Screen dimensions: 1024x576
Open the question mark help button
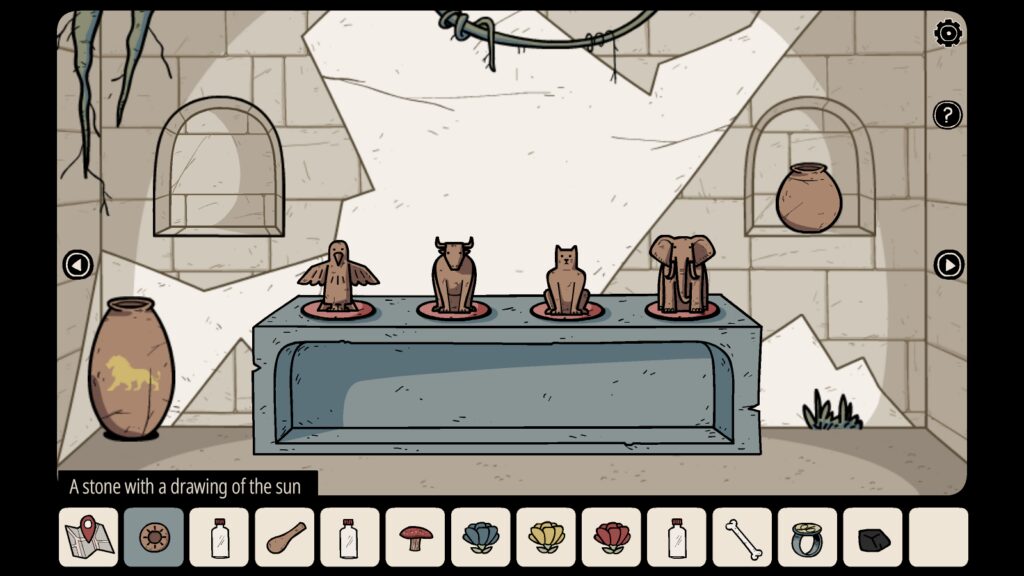(948, 115)
